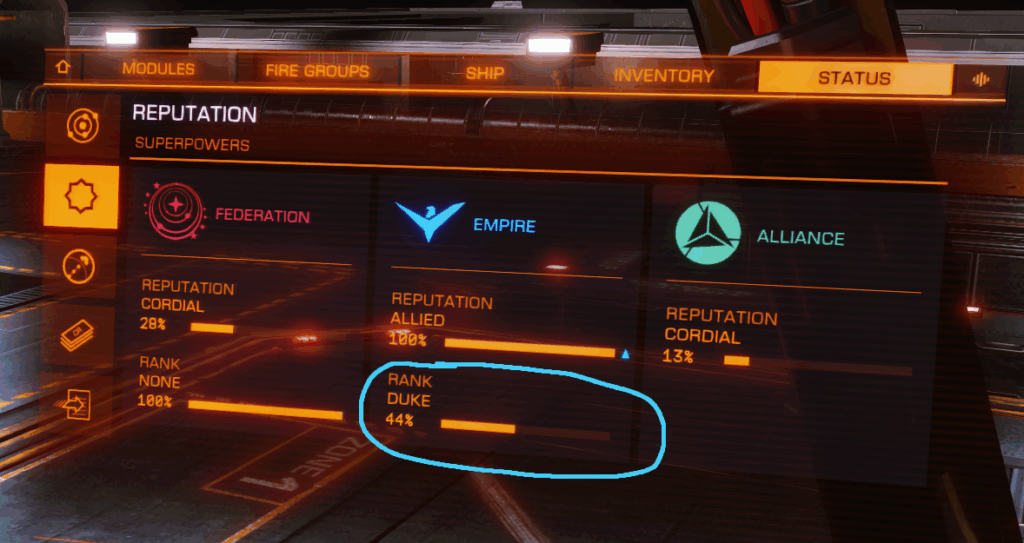The height and width of the screenshot is (543, 1024).
Task: Click the home icon tab
Action: point(64,68)
